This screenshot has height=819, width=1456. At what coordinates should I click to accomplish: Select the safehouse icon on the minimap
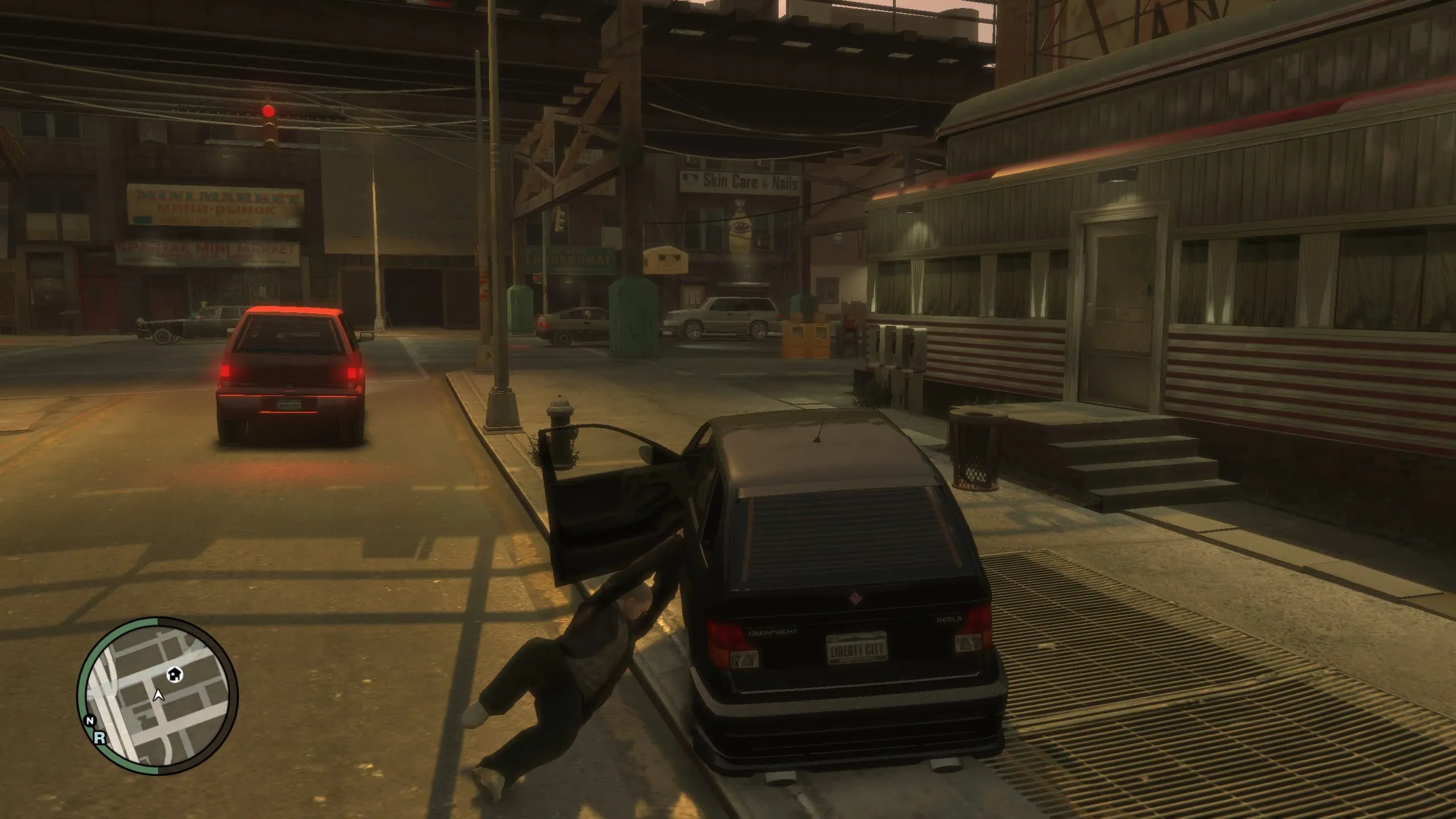175,675
